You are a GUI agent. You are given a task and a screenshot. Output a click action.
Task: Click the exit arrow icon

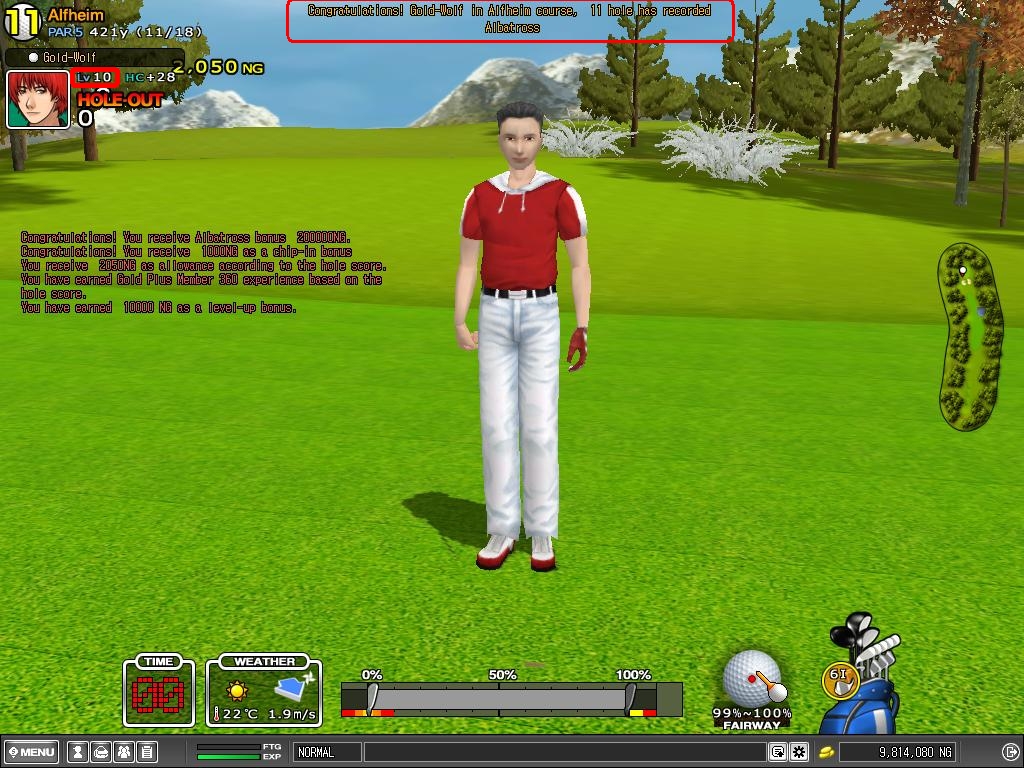1010,752
